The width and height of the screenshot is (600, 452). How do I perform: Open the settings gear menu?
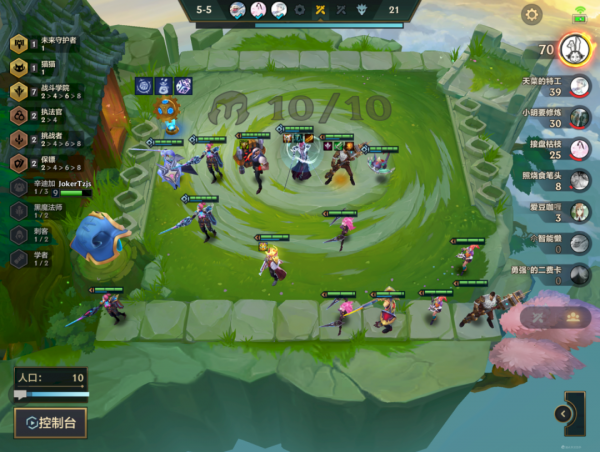[x=532, y=14]
